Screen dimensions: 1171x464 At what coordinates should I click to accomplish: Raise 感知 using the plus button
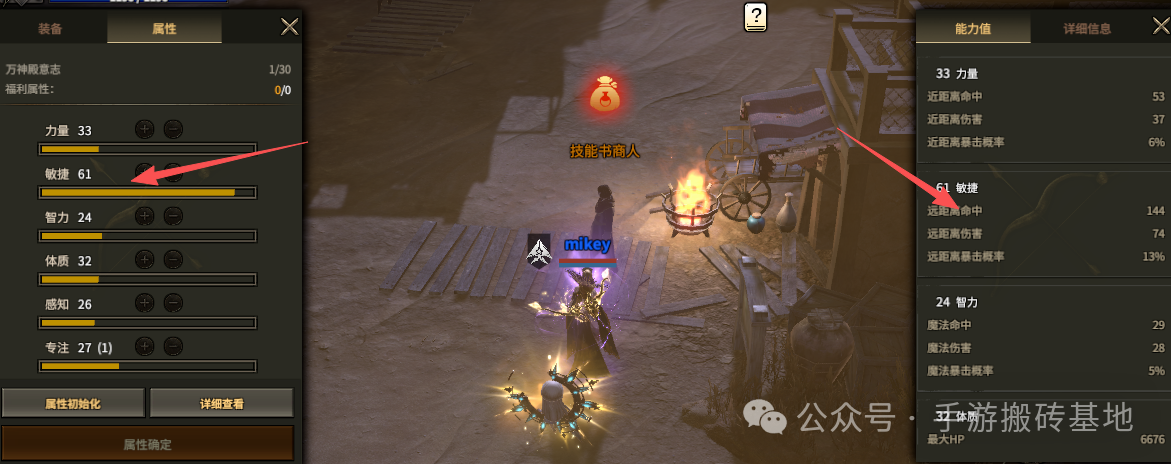coord(145,302)
